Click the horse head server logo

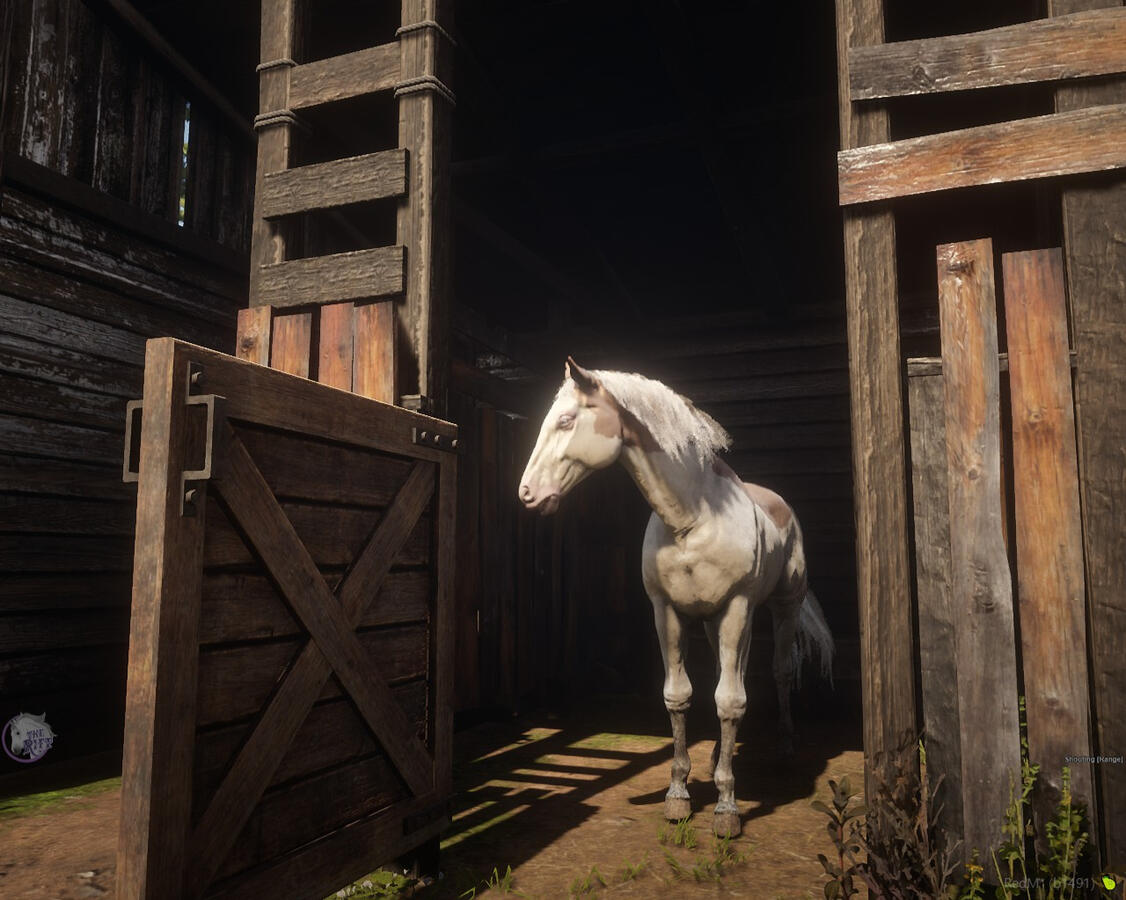tap(28, 738)
